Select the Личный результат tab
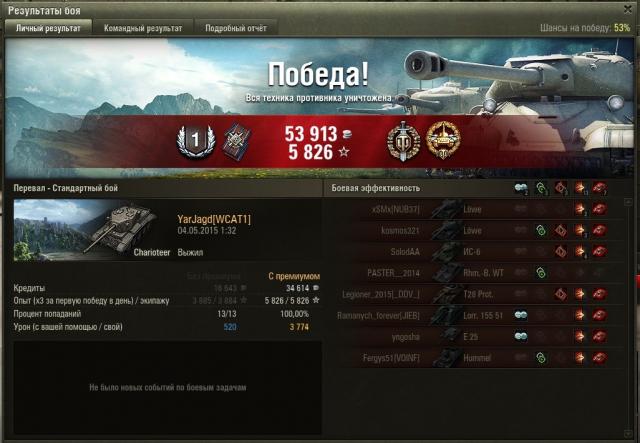 click(49, 28)
